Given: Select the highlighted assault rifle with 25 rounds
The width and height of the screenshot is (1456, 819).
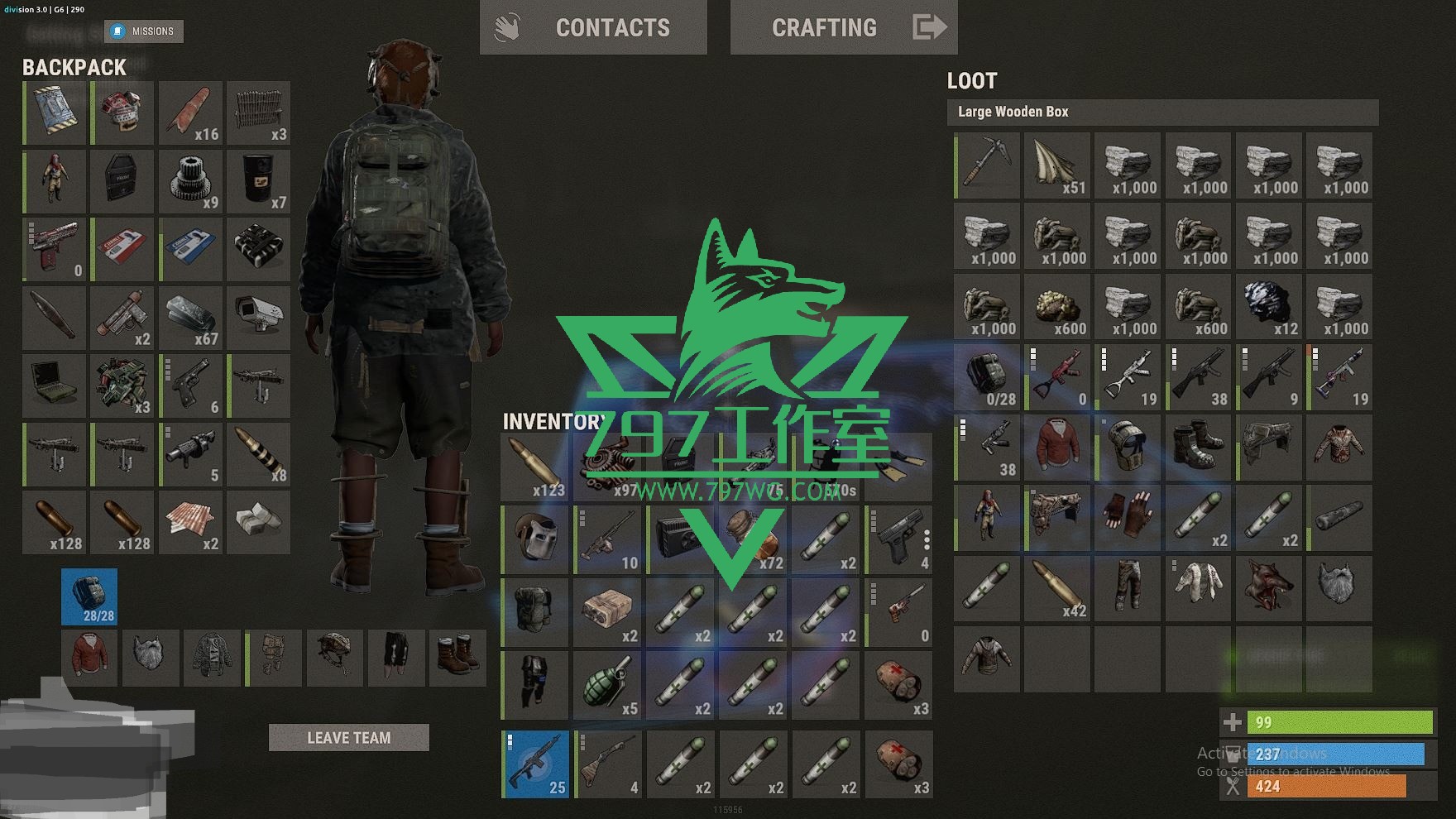Looking at the screenshot, I should (x=536, y=764).
